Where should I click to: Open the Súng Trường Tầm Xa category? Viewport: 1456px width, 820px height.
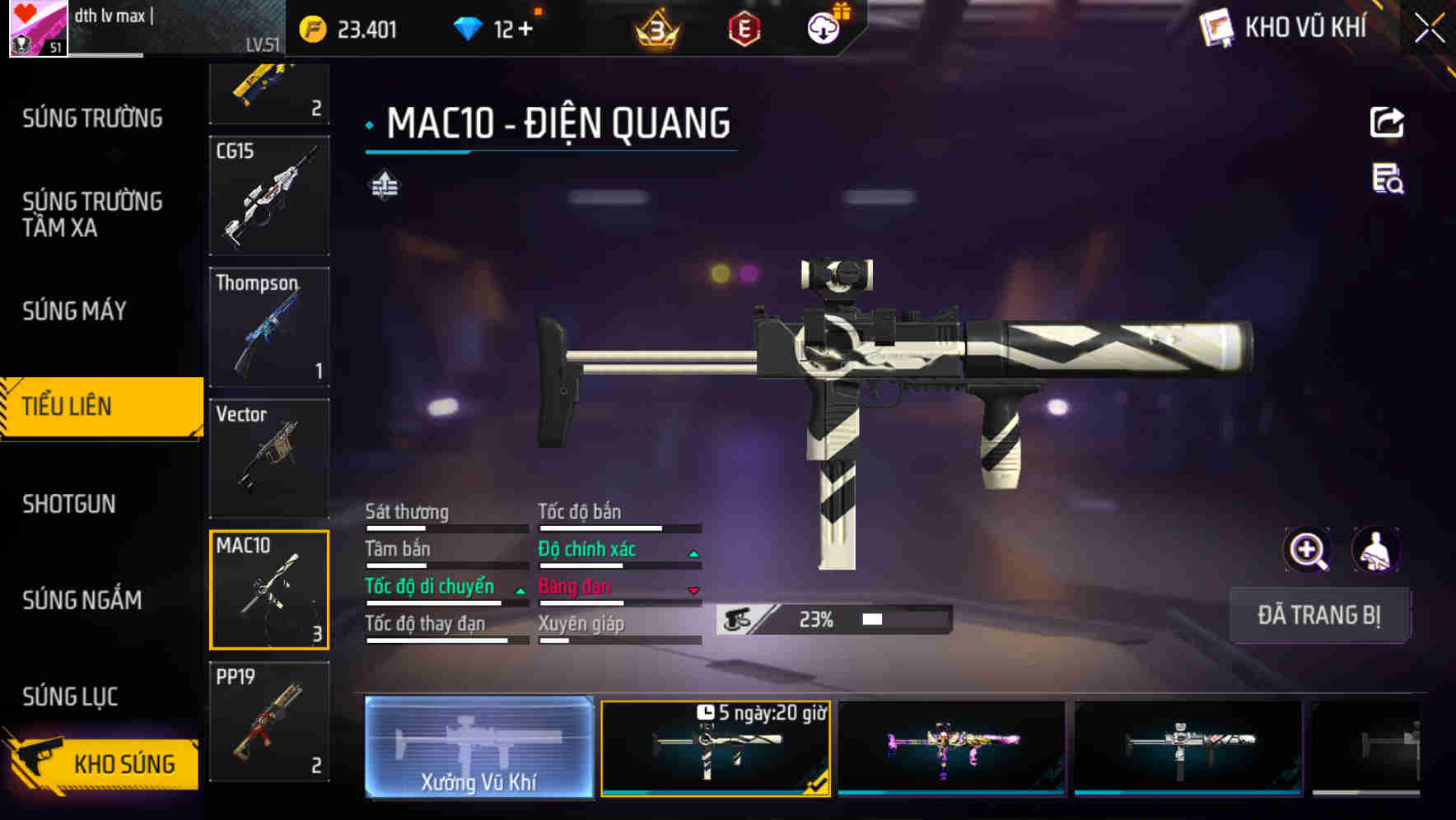point(92,214)
